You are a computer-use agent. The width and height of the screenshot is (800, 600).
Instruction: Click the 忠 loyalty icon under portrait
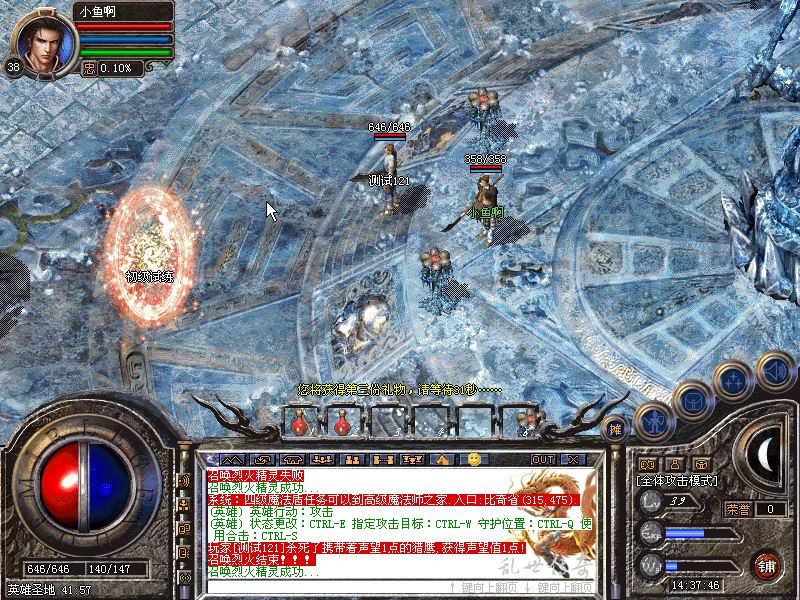coord(89,68)
